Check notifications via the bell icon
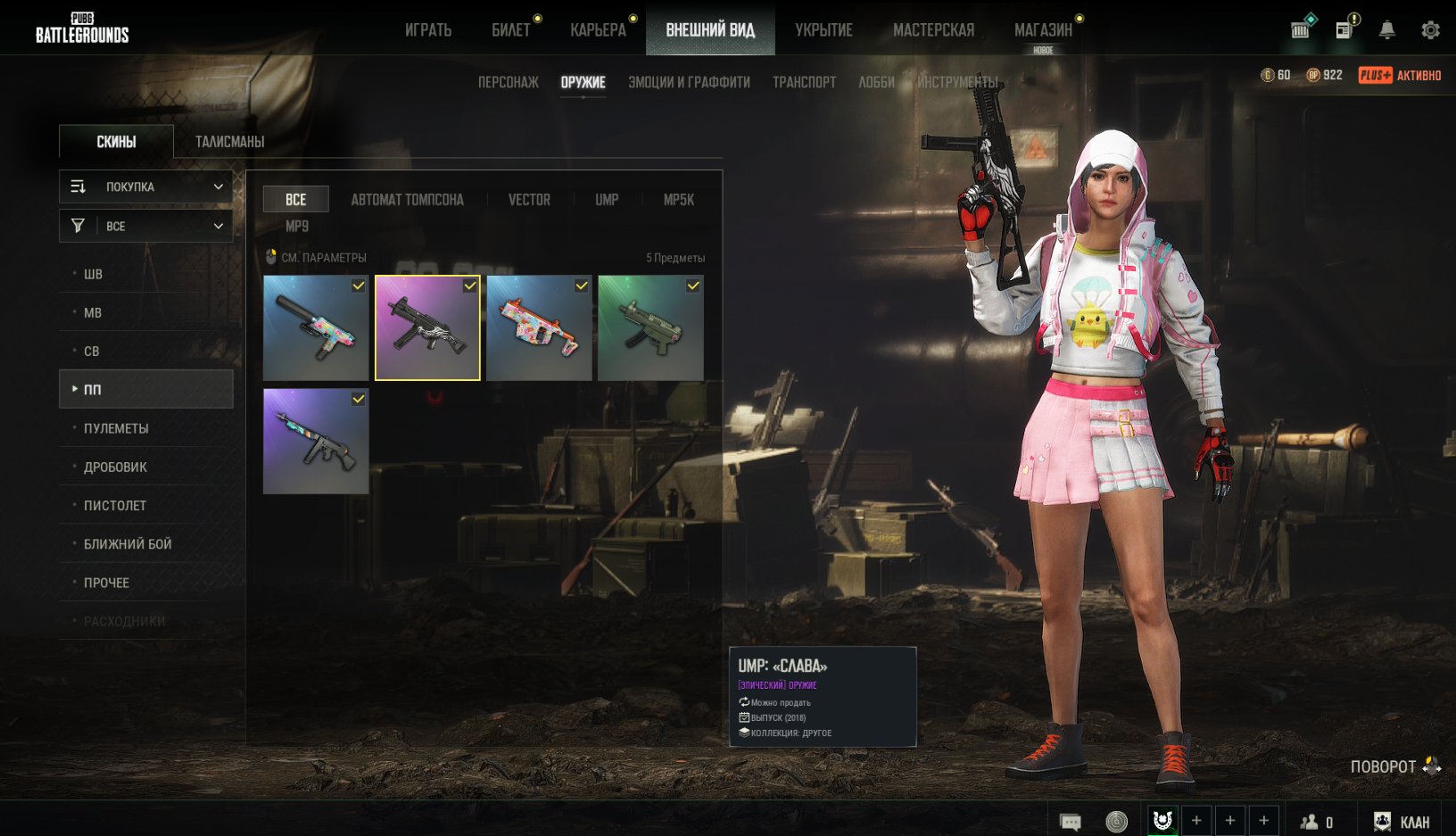This screenshot has height=836, width=1456. 1386,30
